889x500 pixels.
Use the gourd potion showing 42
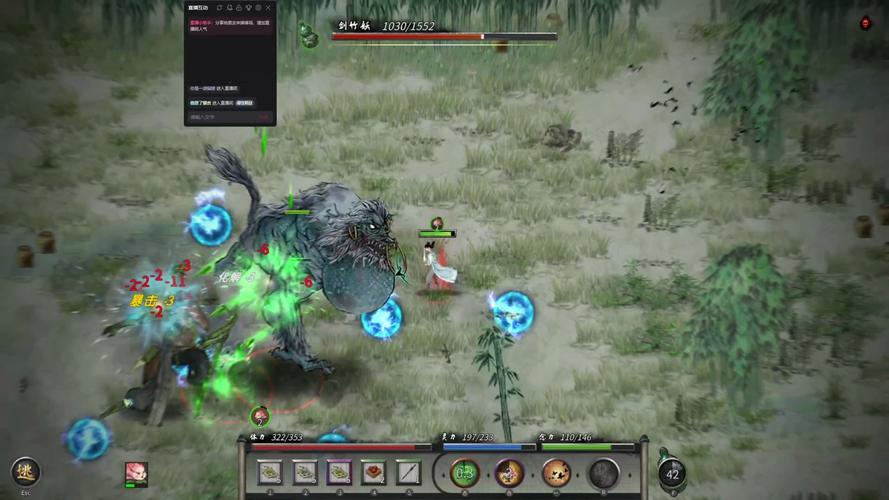672,472
